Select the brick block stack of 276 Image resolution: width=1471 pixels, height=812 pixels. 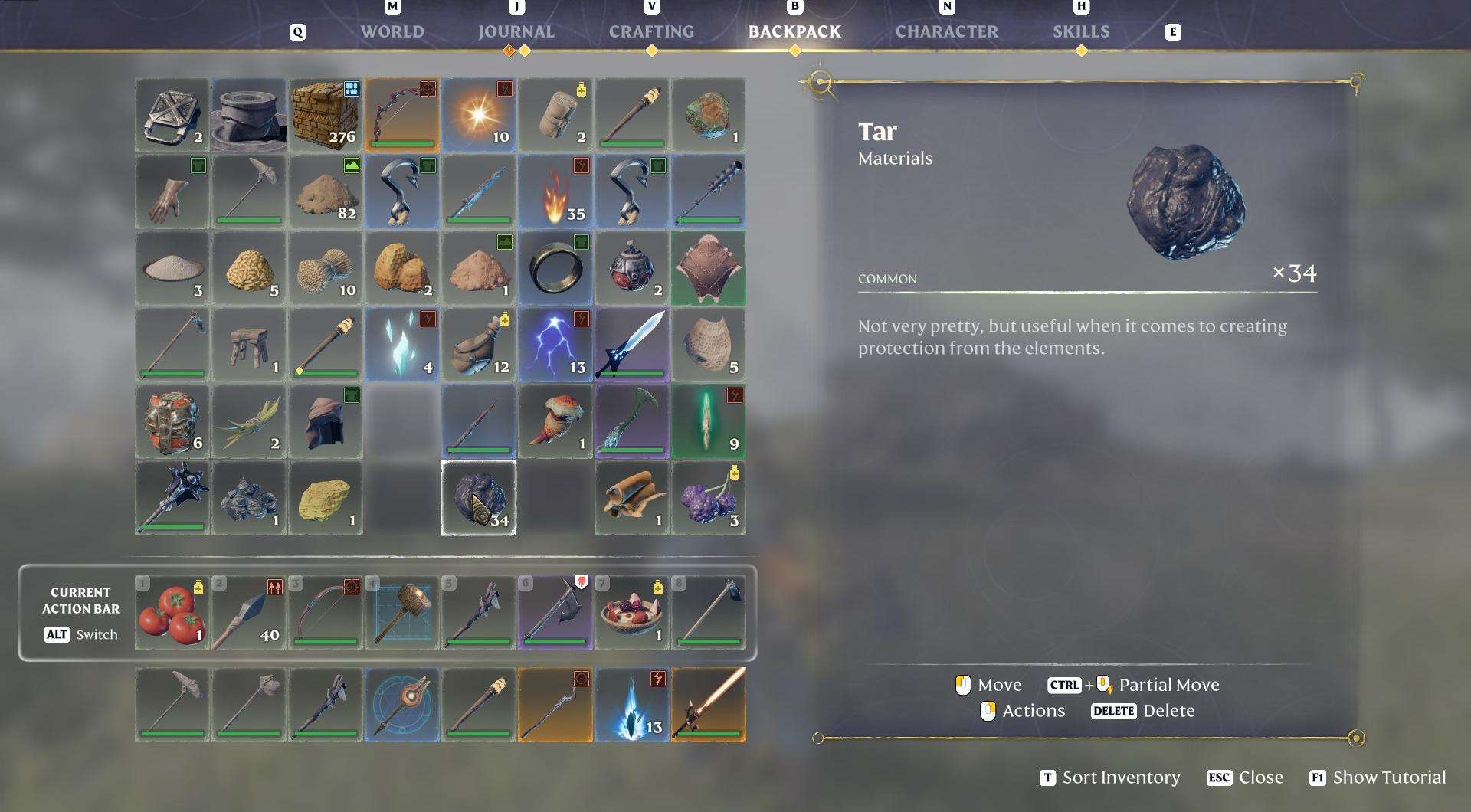coord(326,115)
